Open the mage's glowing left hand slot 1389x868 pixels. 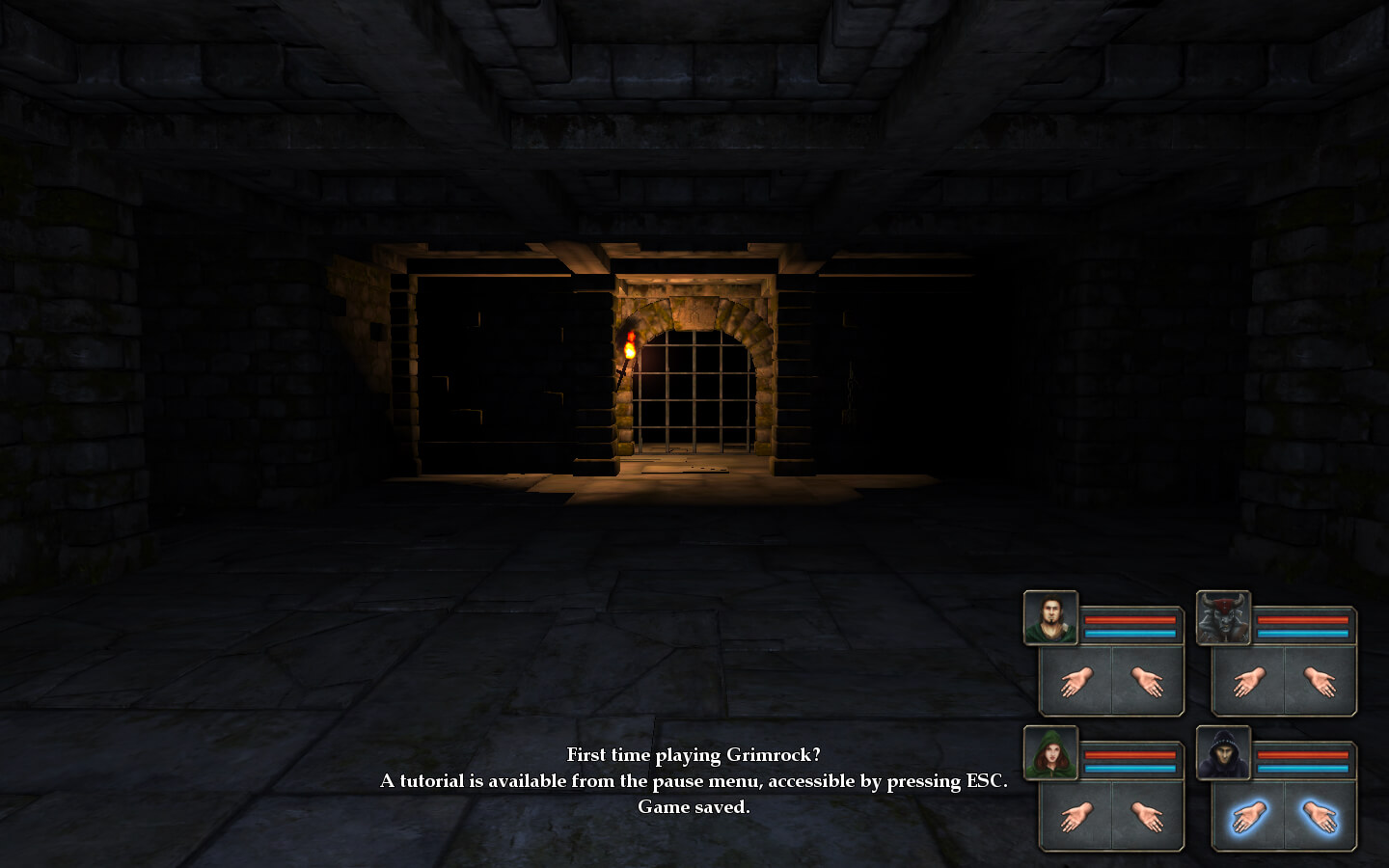pyautogui.click(x=1248, y=817)
